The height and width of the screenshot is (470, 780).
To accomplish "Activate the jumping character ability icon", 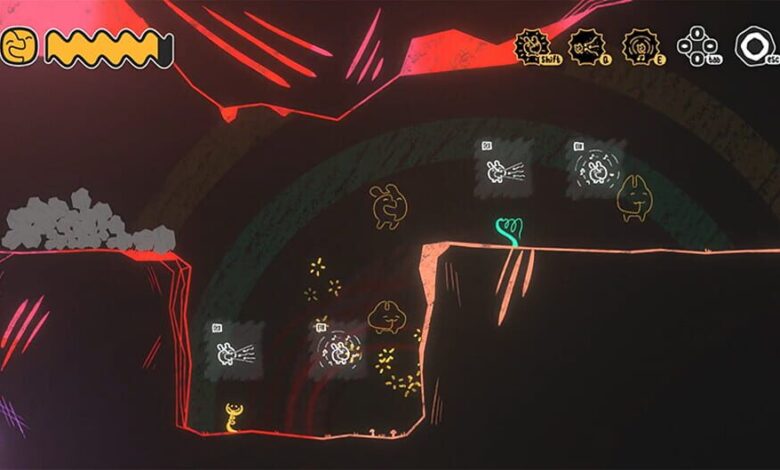I will point(533,46).
